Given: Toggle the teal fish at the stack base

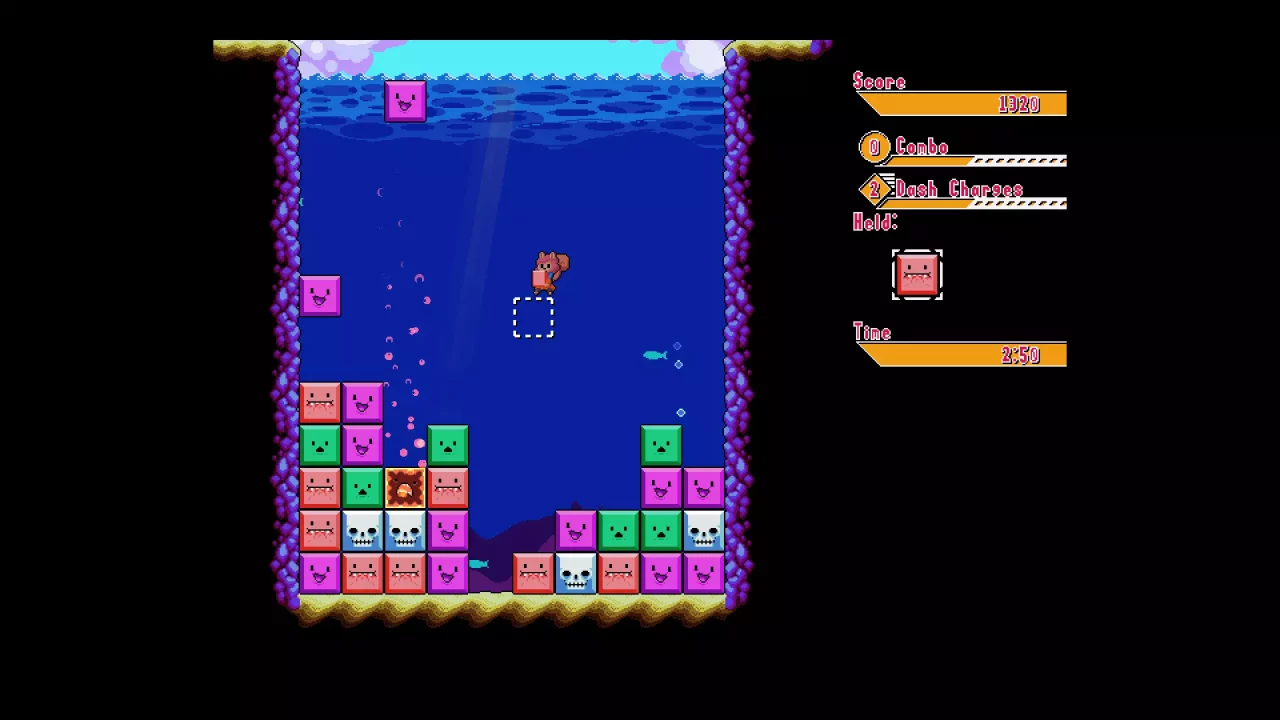Looking at the screenshot, I should click(478, 564).
